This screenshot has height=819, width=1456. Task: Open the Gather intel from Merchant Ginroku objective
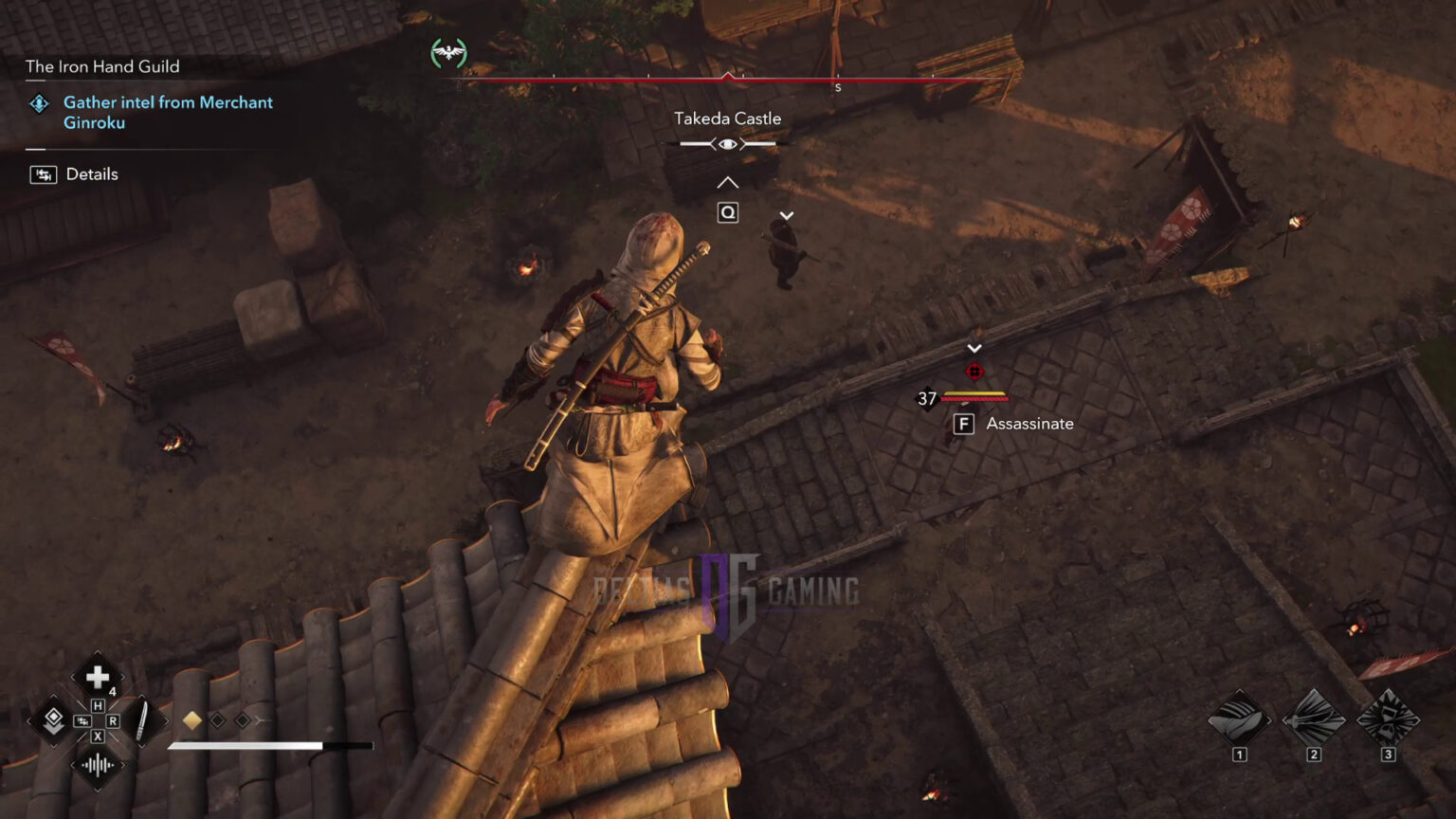167,112
